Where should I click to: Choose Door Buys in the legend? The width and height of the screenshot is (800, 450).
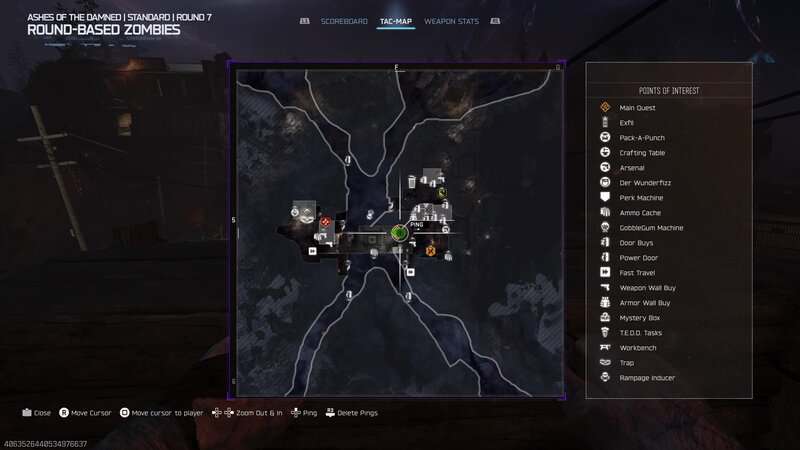tap(635, 243)
